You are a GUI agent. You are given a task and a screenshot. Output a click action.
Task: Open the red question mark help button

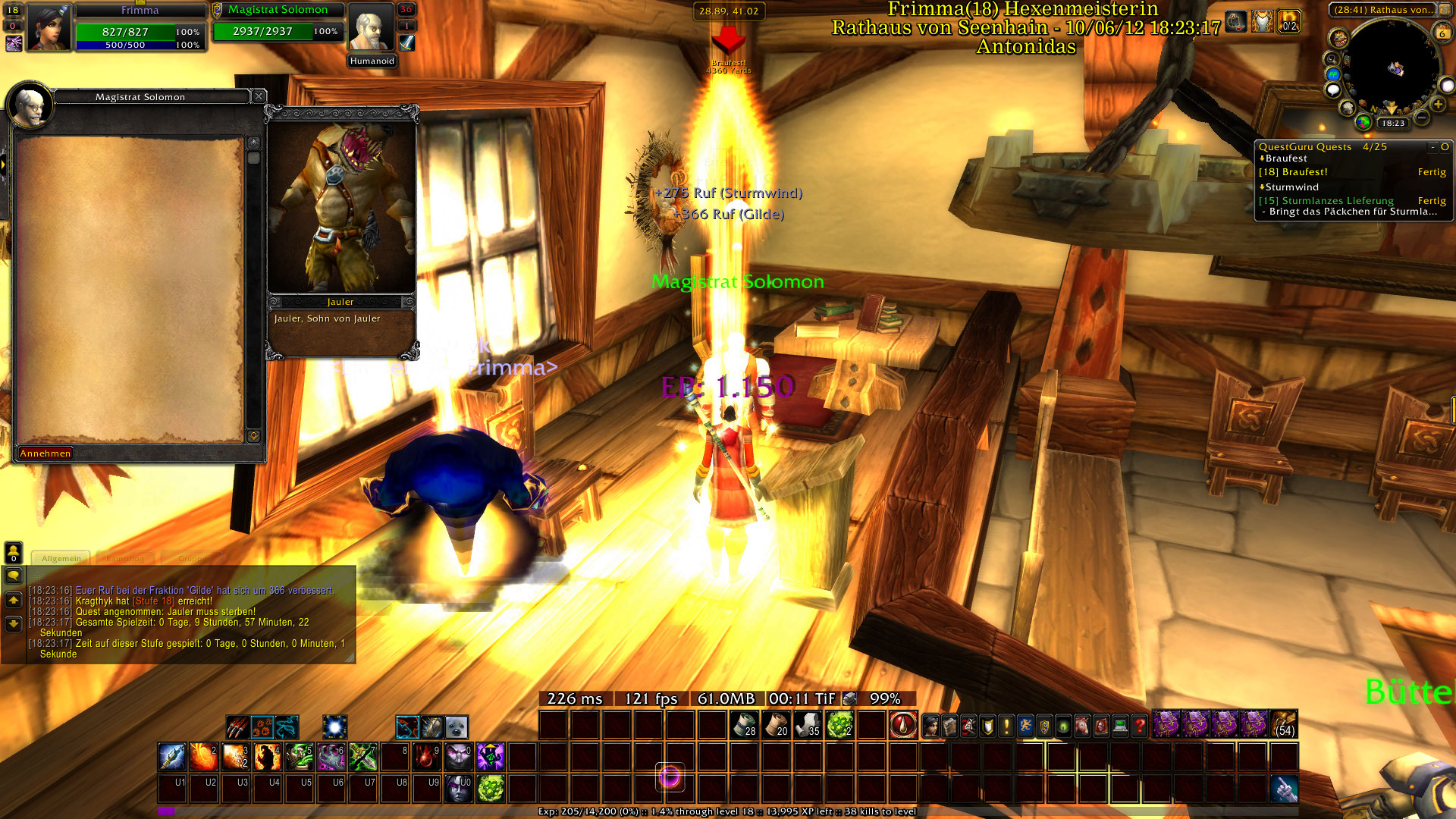click(x=1139, y=726)
